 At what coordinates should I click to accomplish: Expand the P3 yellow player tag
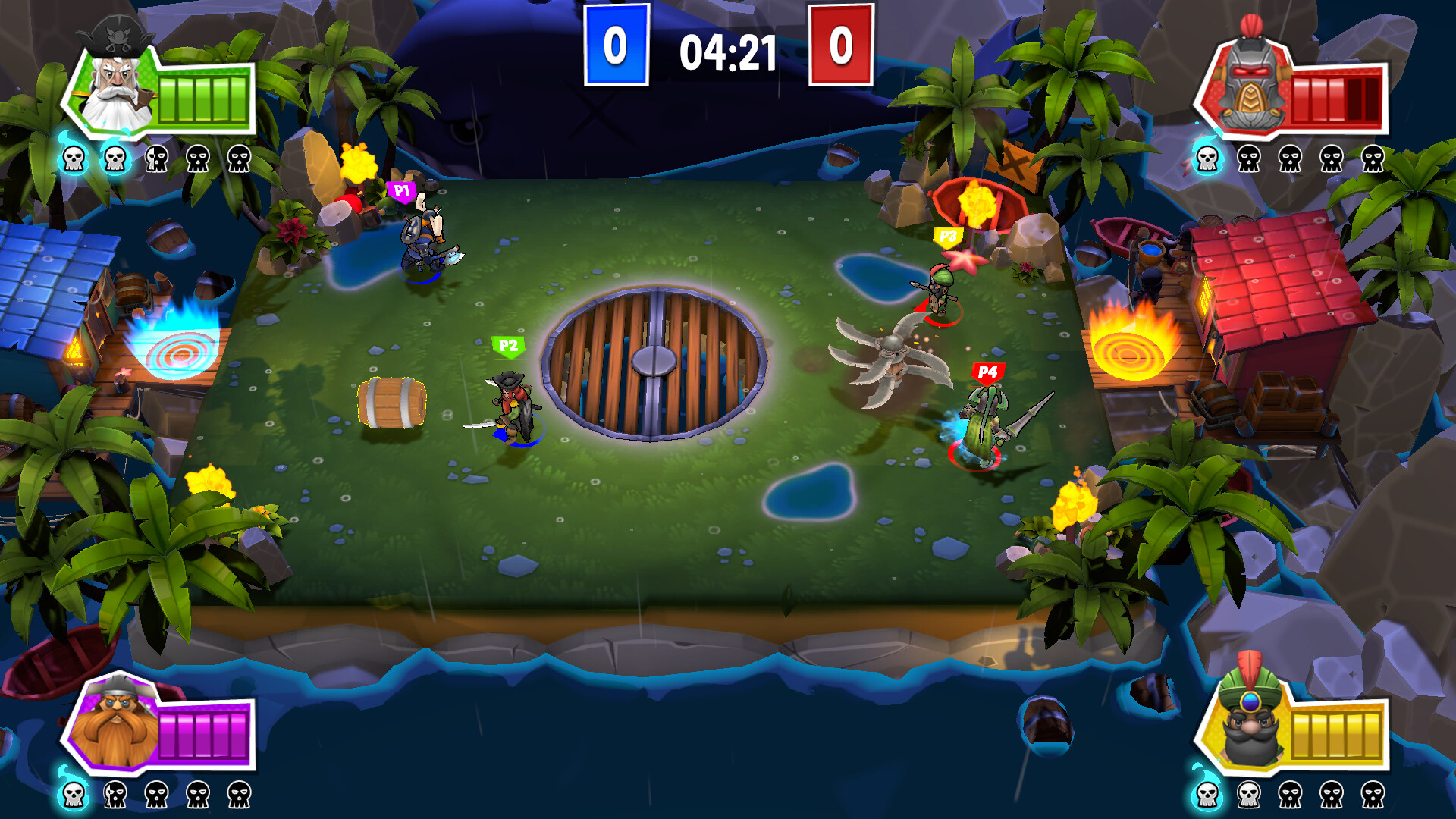click(x=950, y=236)
